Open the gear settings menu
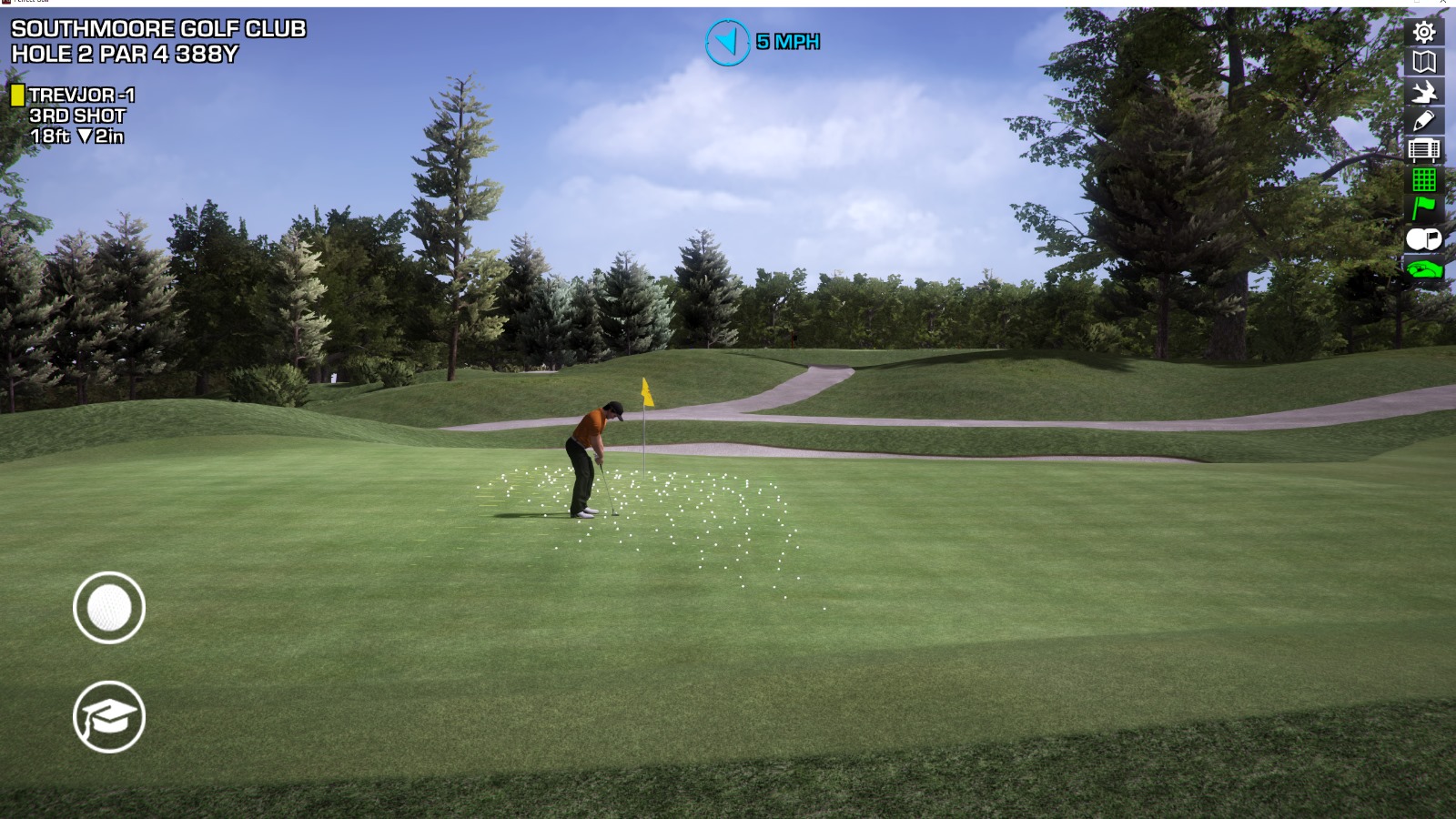The width and height of the screenshot is (1456, 819). coord(1424,33)
